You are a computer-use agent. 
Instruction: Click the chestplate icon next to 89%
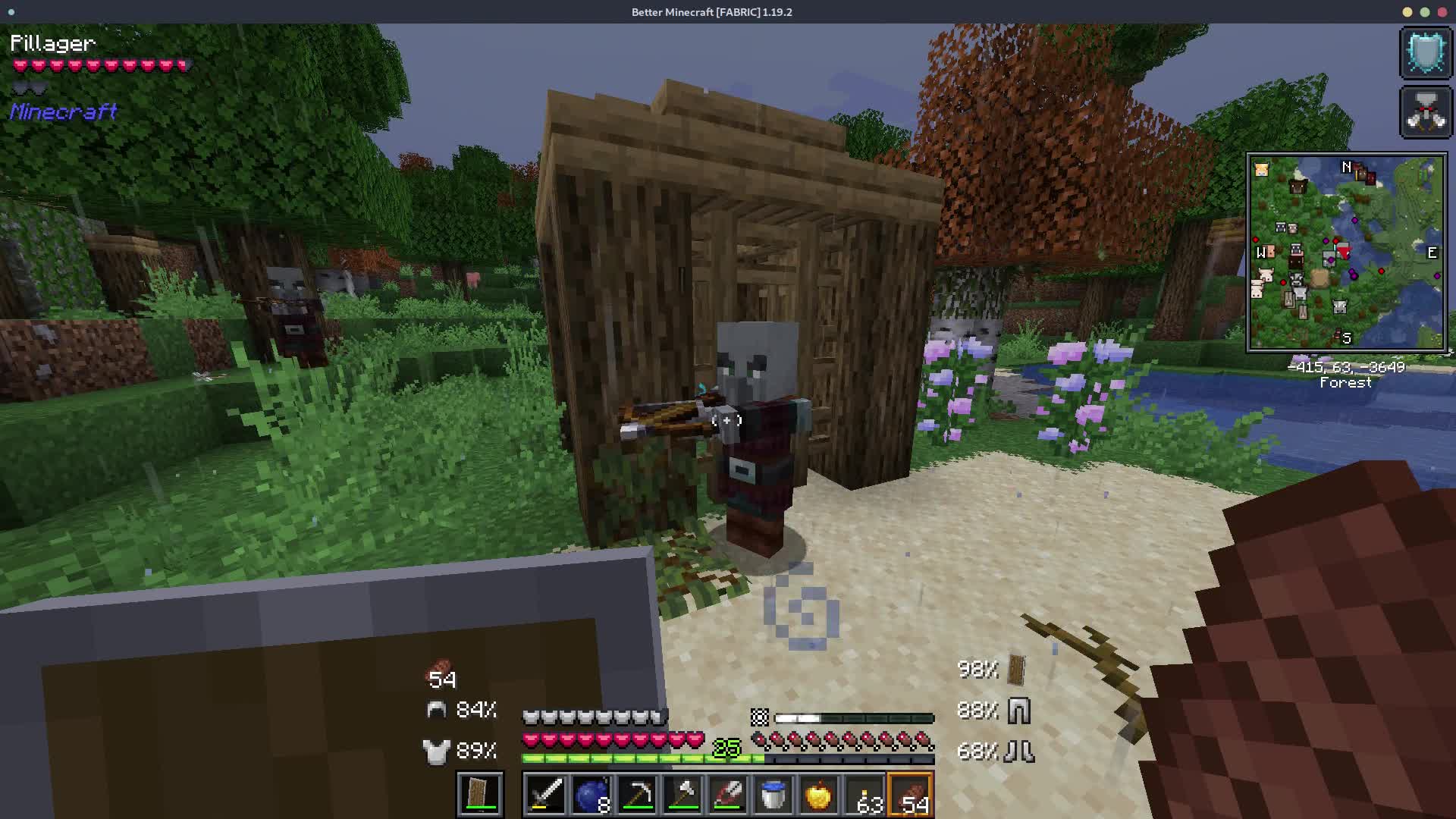(x=436, y=752)
